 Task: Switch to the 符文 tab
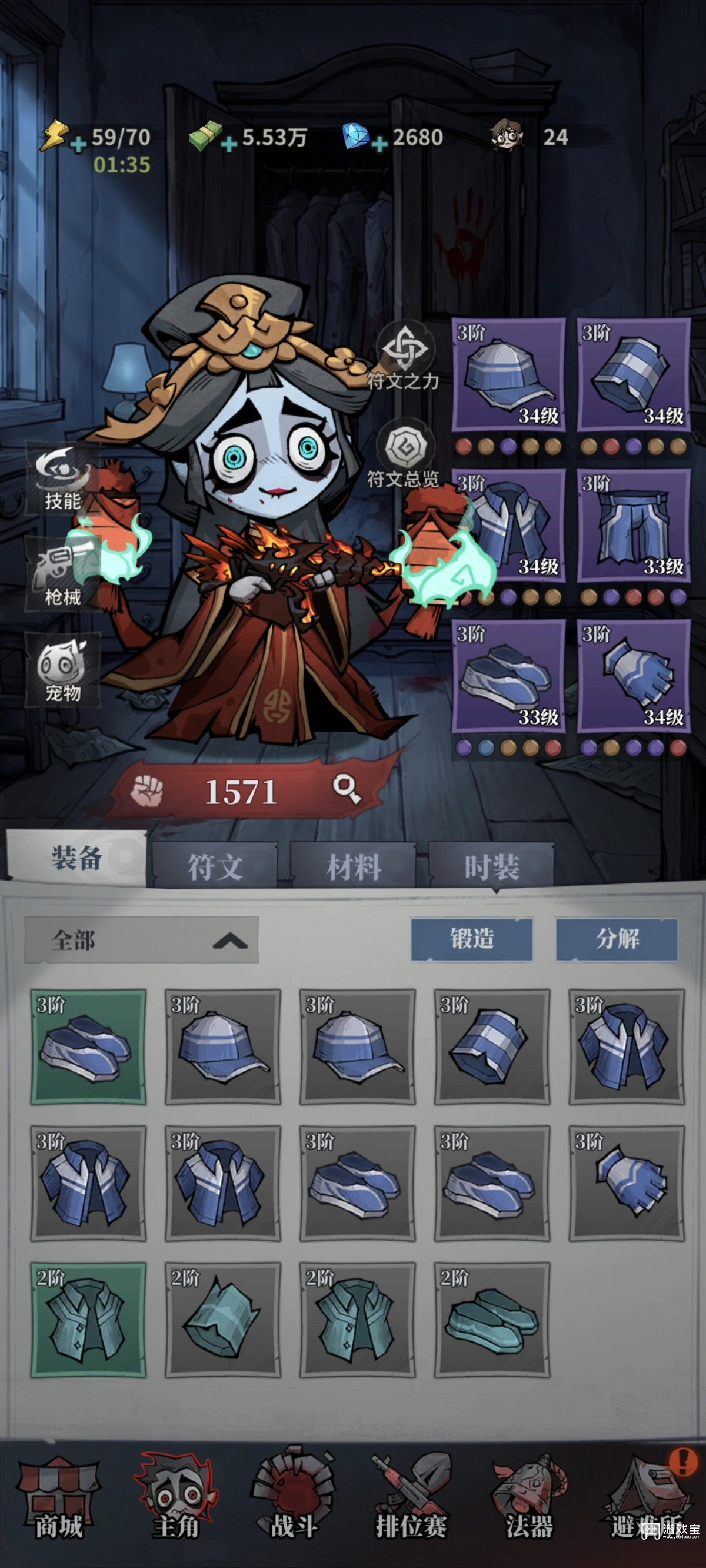(x=215, y=866)
